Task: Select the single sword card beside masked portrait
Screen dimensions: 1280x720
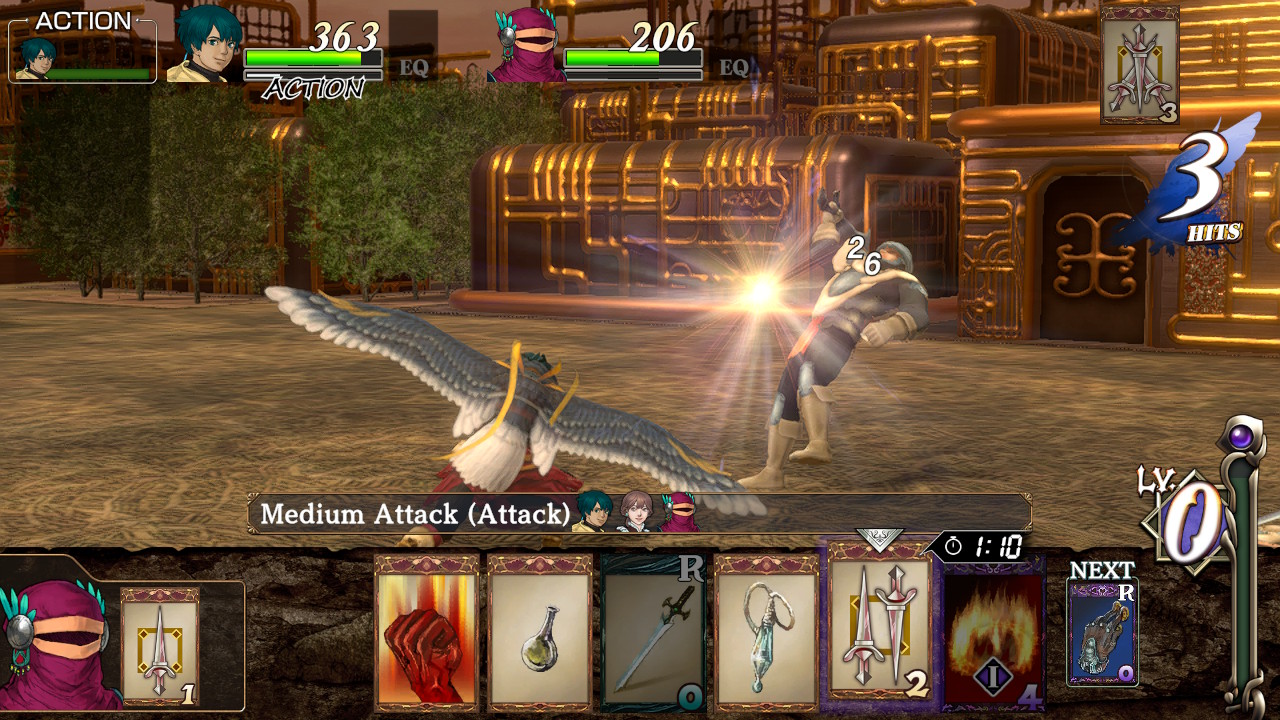Action: 160,647
